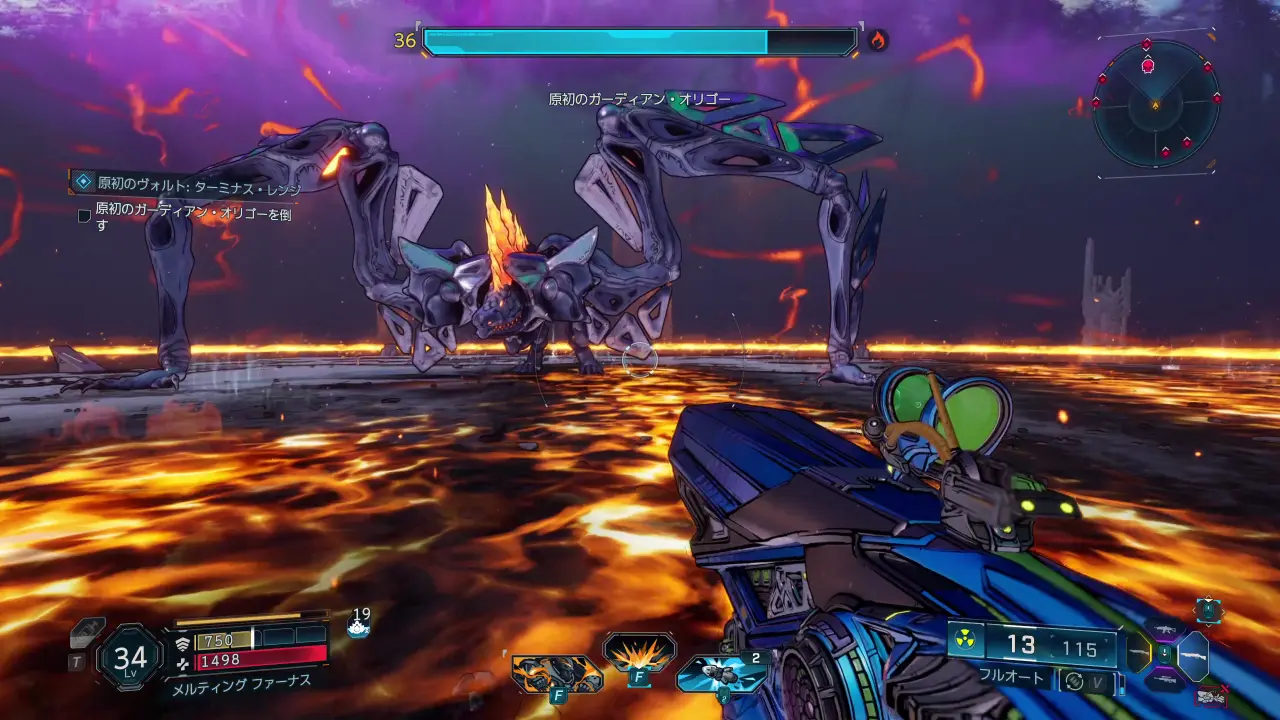
Task: Toggle the full-auto fire mode switch icon
Action: tap(1075, 680)
